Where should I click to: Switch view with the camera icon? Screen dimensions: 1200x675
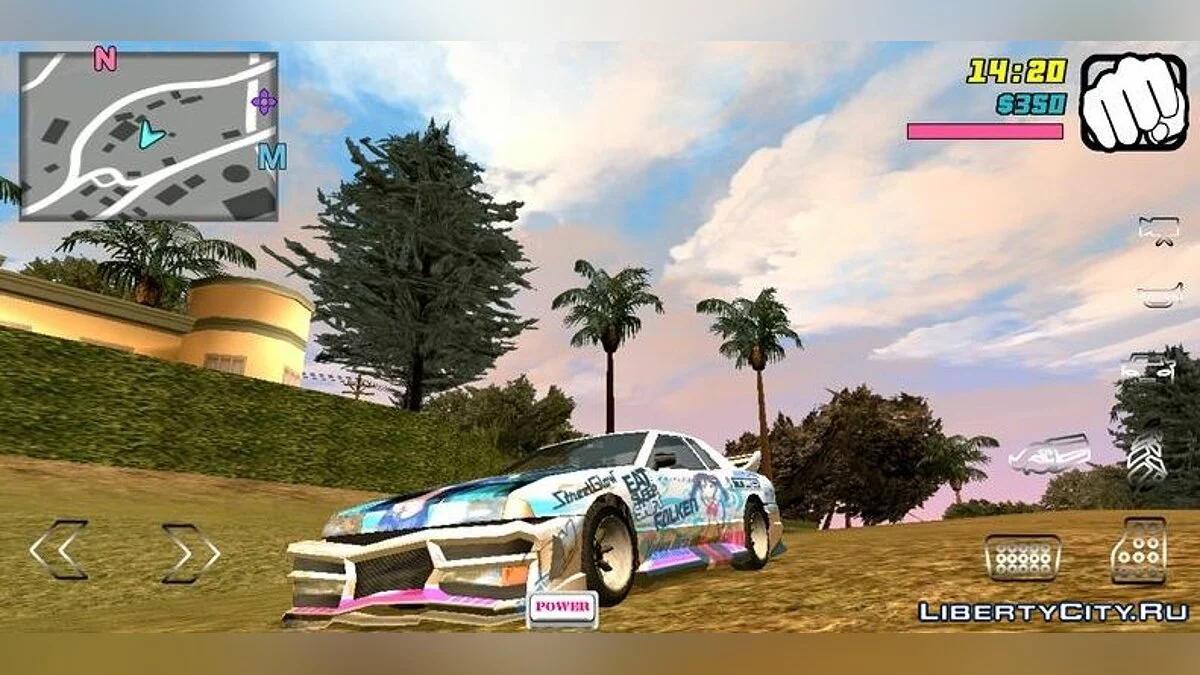[1157, 229]
